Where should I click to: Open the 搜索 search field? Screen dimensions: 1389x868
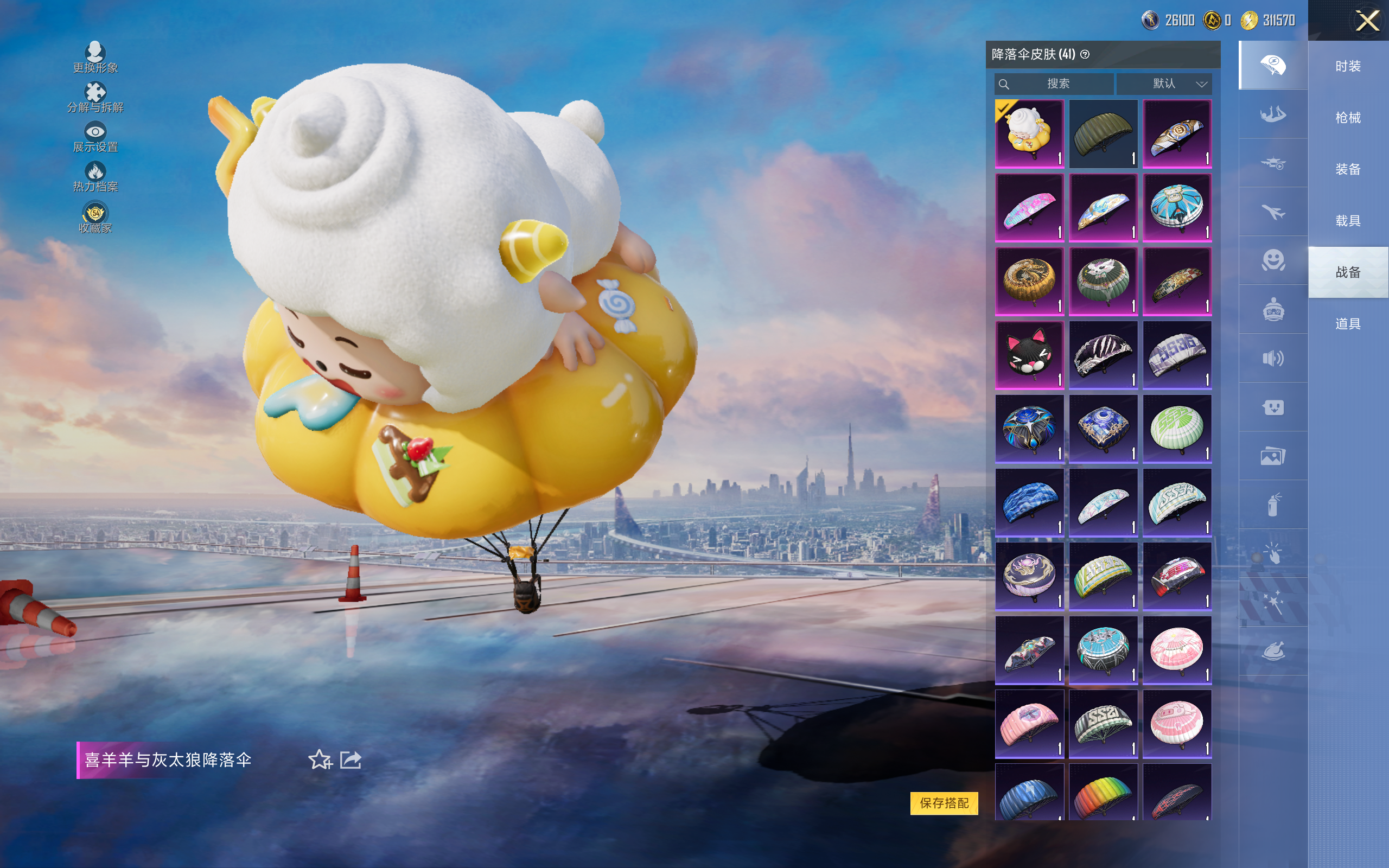[1054, 84]
